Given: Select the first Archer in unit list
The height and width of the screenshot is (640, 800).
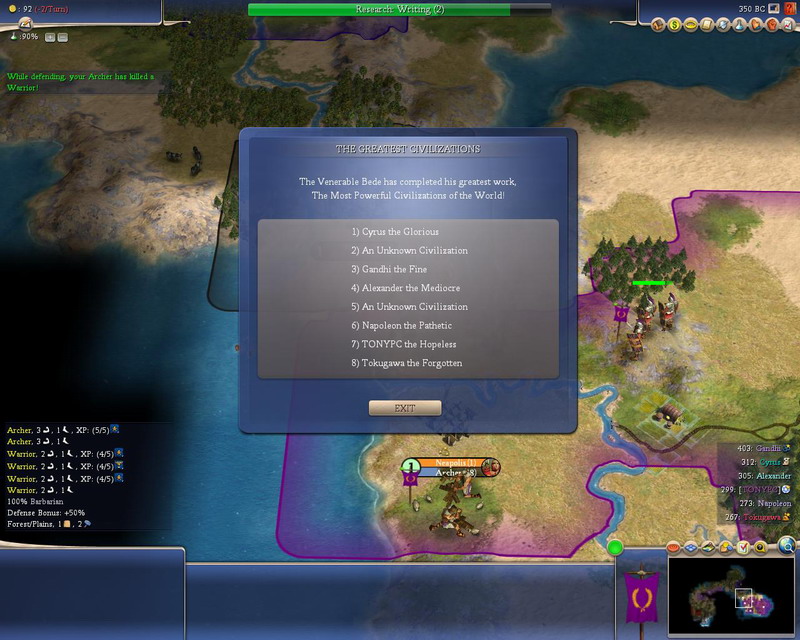Looking at the screenshot, I should coord(20,429).
